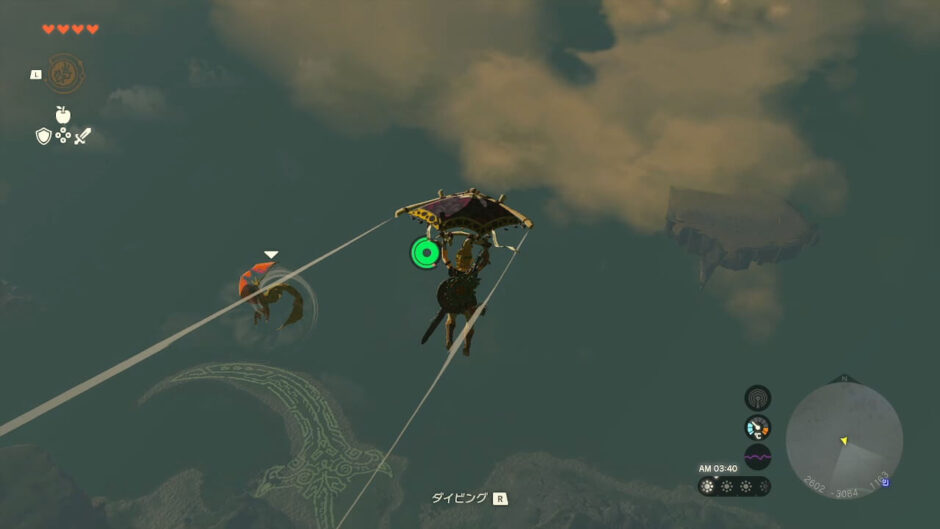
Task: Select the shield quick-menu icon
Action: tap(43, 136)
